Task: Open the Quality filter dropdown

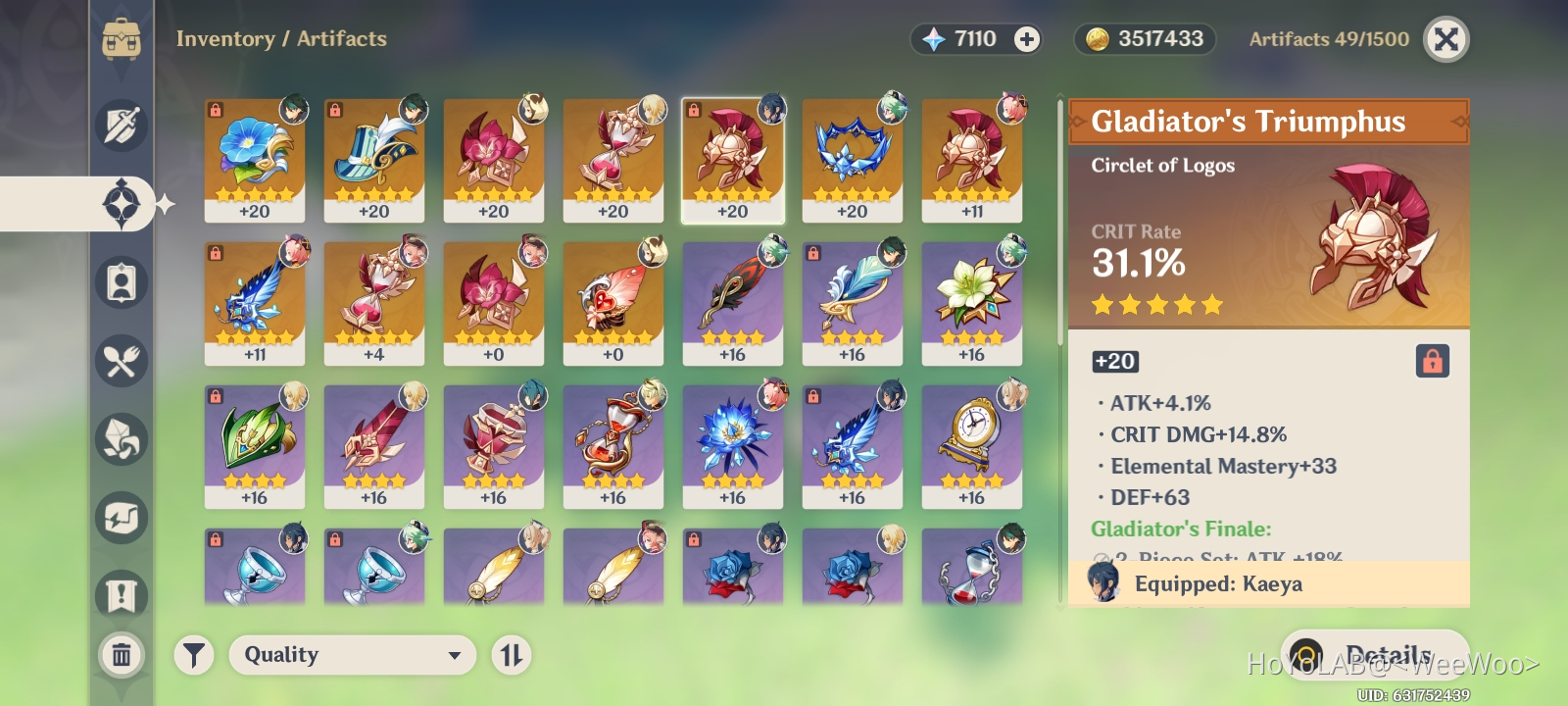Action: tap(352, 655)
